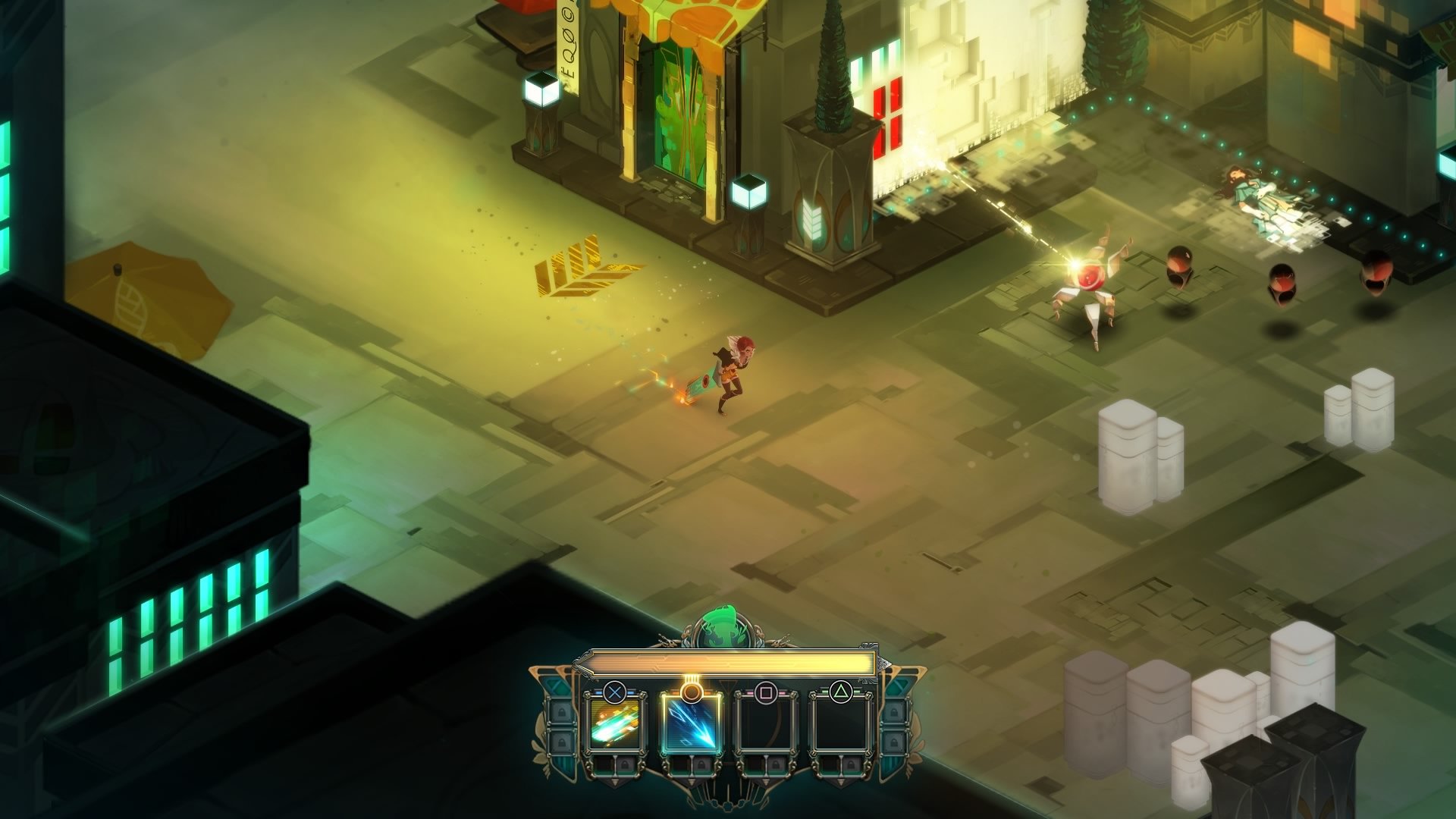Select the Circle ability tab in the loadout bar

click(x=691, y=725)
